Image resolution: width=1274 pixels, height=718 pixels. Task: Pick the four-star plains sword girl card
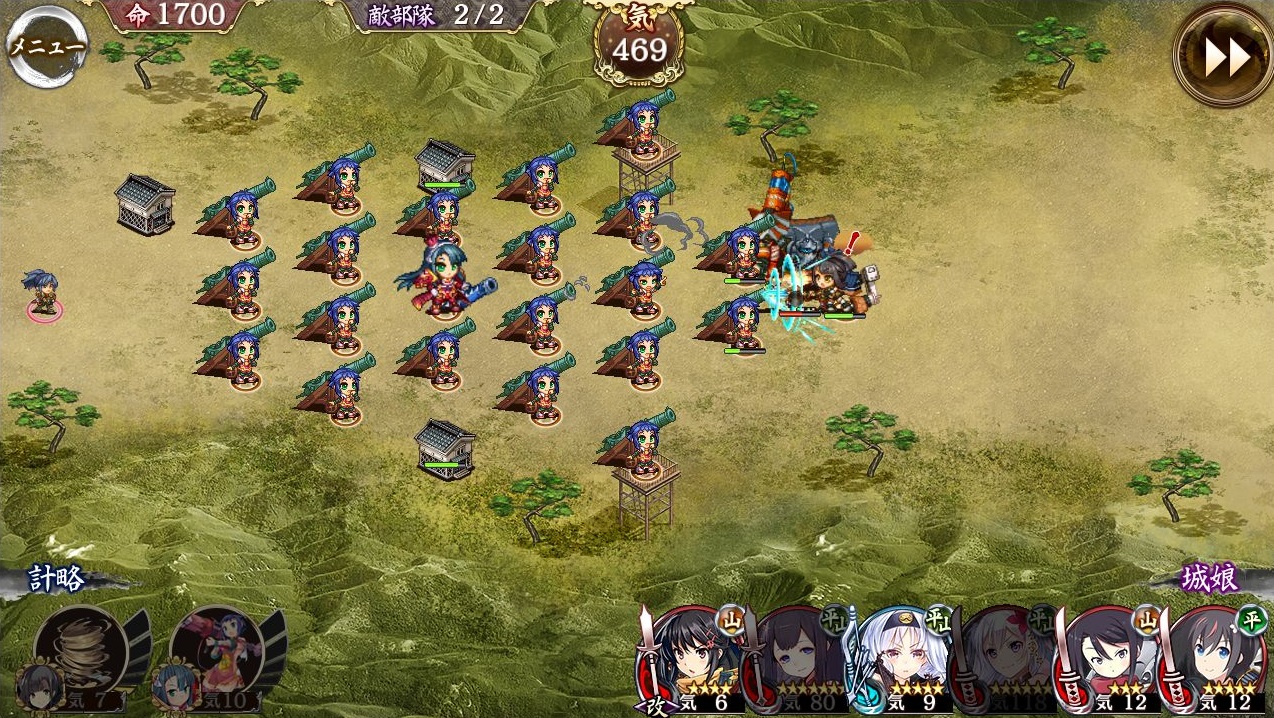click(x=1215, y=660)
